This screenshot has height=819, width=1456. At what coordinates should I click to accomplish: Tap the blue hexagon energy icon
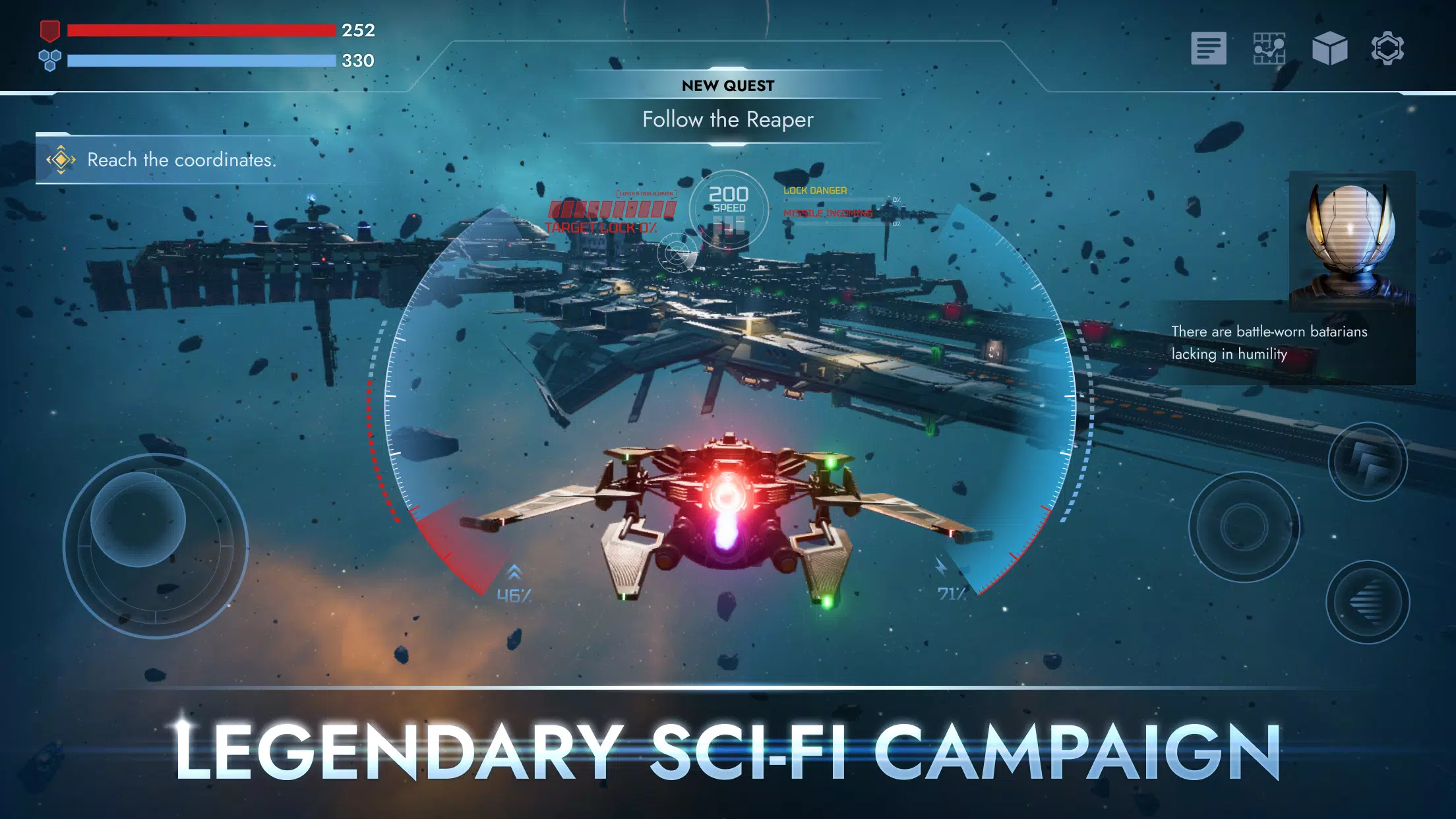(x=50, y=60)
